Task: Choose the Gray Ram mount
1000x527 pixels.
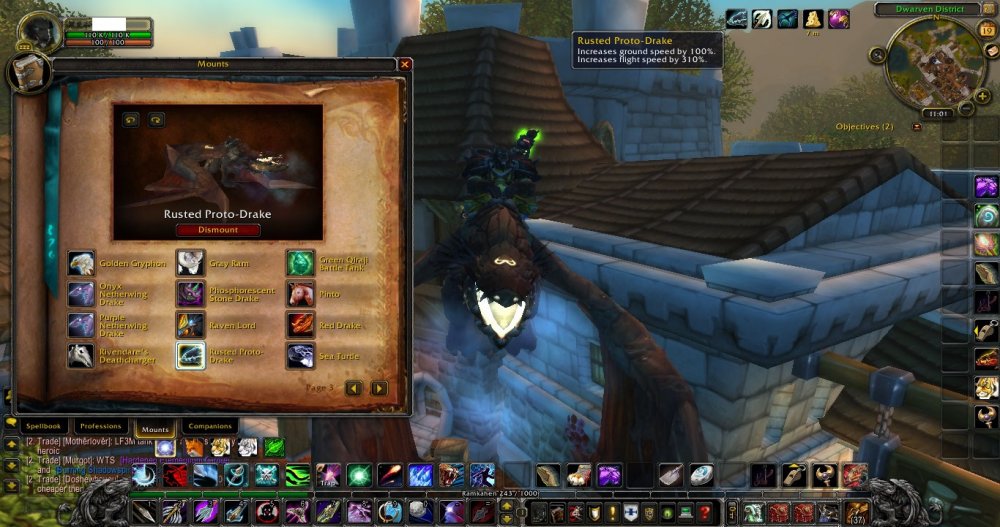Action: [190, 263]
